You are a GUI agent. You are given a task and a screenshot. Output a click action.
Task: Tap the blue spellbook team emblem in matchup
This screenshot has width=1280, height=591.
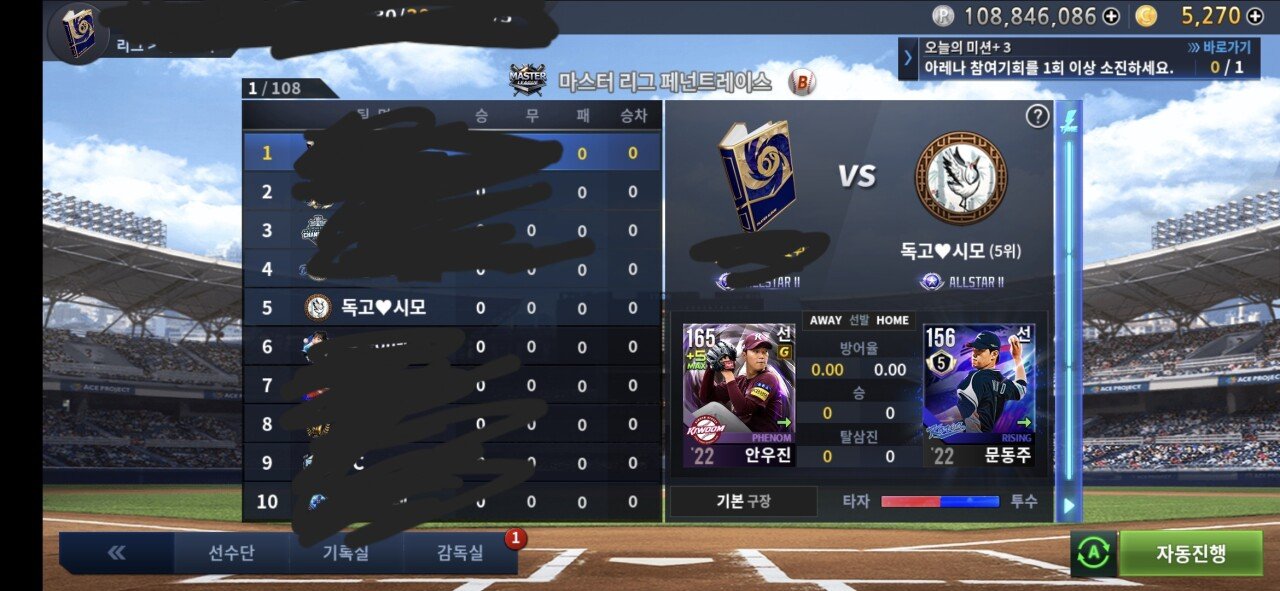coord(757,175)
